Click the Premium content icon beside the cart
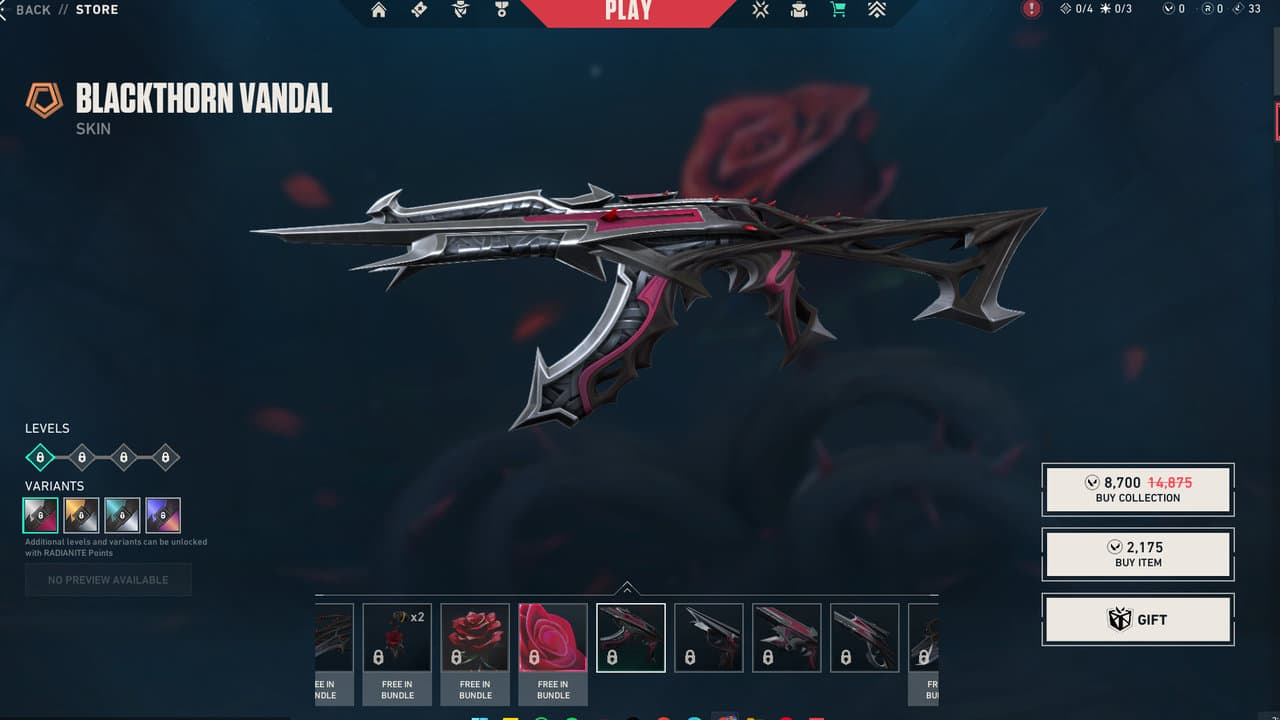 click(x=876, y=10)
